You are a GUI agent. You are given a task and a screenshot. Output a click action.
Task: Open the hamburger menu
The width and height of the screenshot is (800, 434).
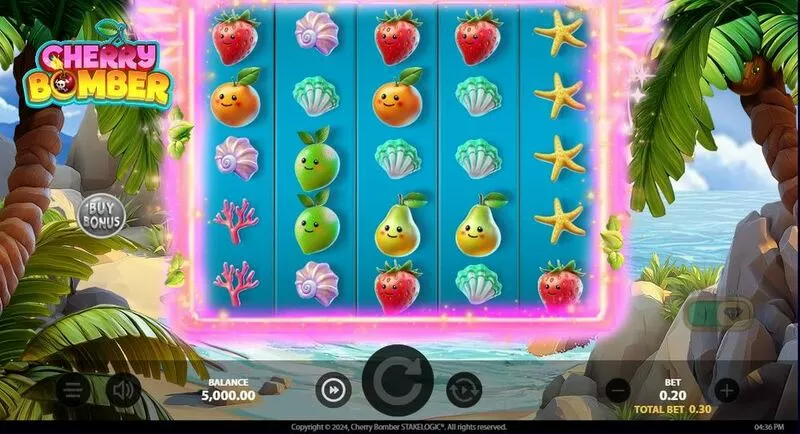tap(71, 389)
